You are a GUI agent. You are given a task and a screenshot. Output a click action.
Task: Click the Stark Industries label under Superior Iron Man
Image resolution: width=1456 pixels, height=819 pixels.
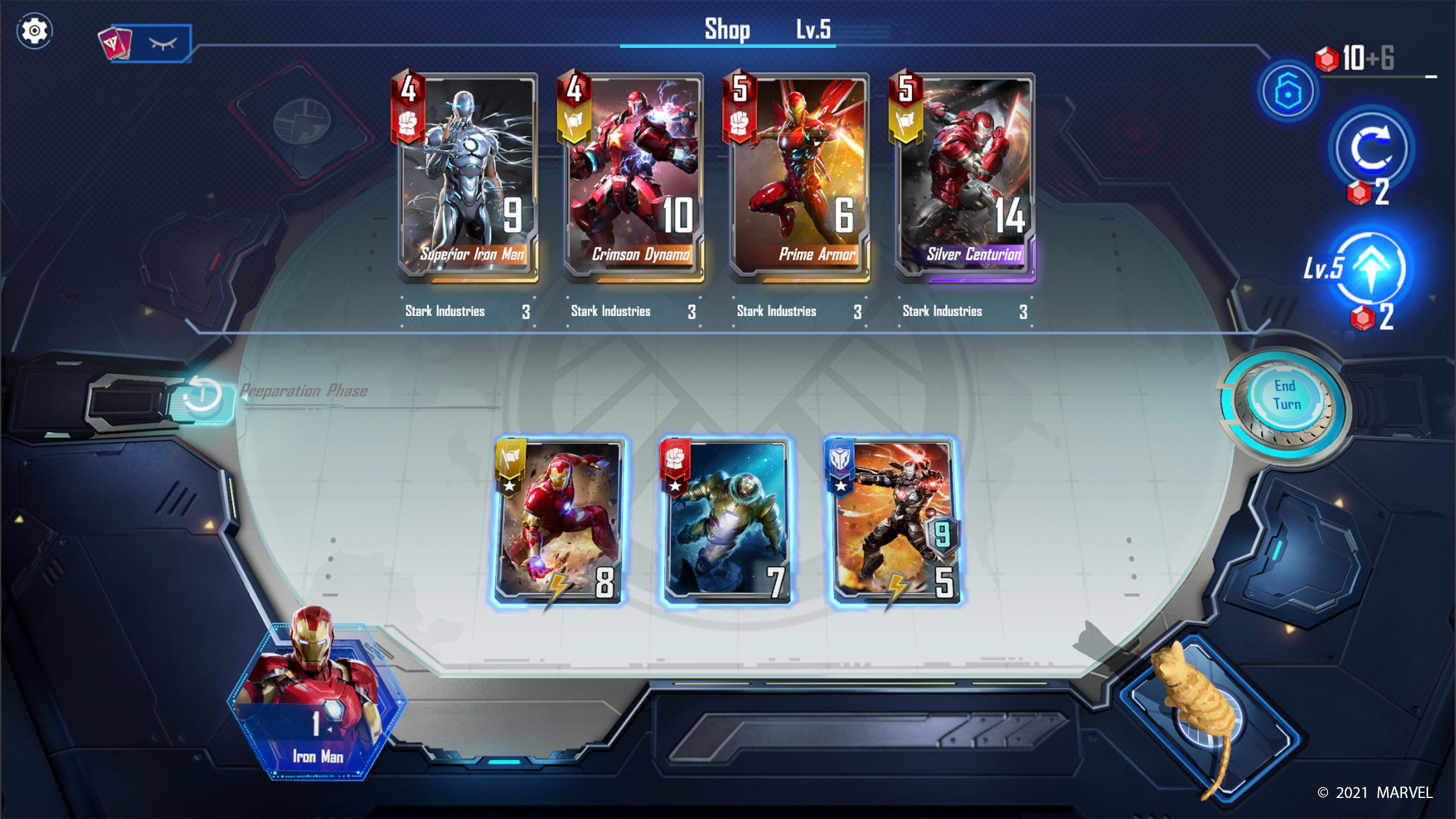tap(445, 312)
